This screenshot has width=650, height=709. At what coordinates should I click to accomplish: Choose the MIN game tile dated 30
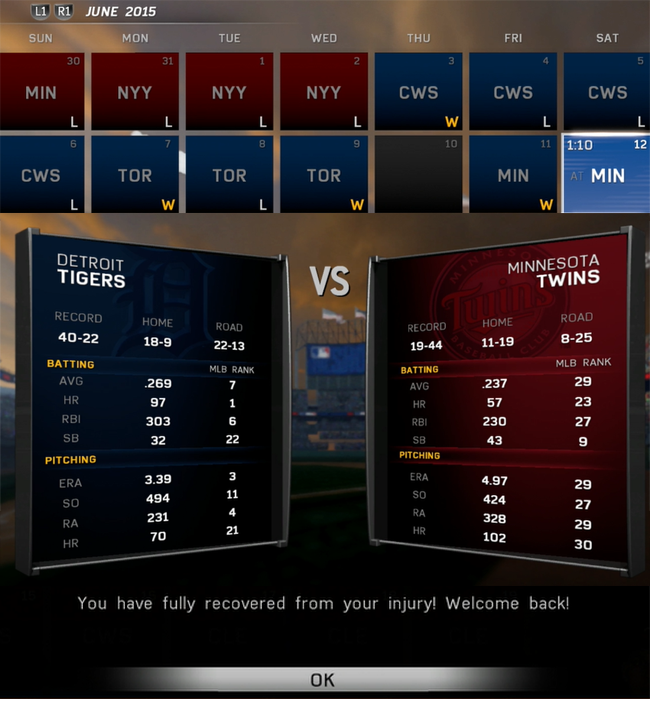tap(41, 92)
